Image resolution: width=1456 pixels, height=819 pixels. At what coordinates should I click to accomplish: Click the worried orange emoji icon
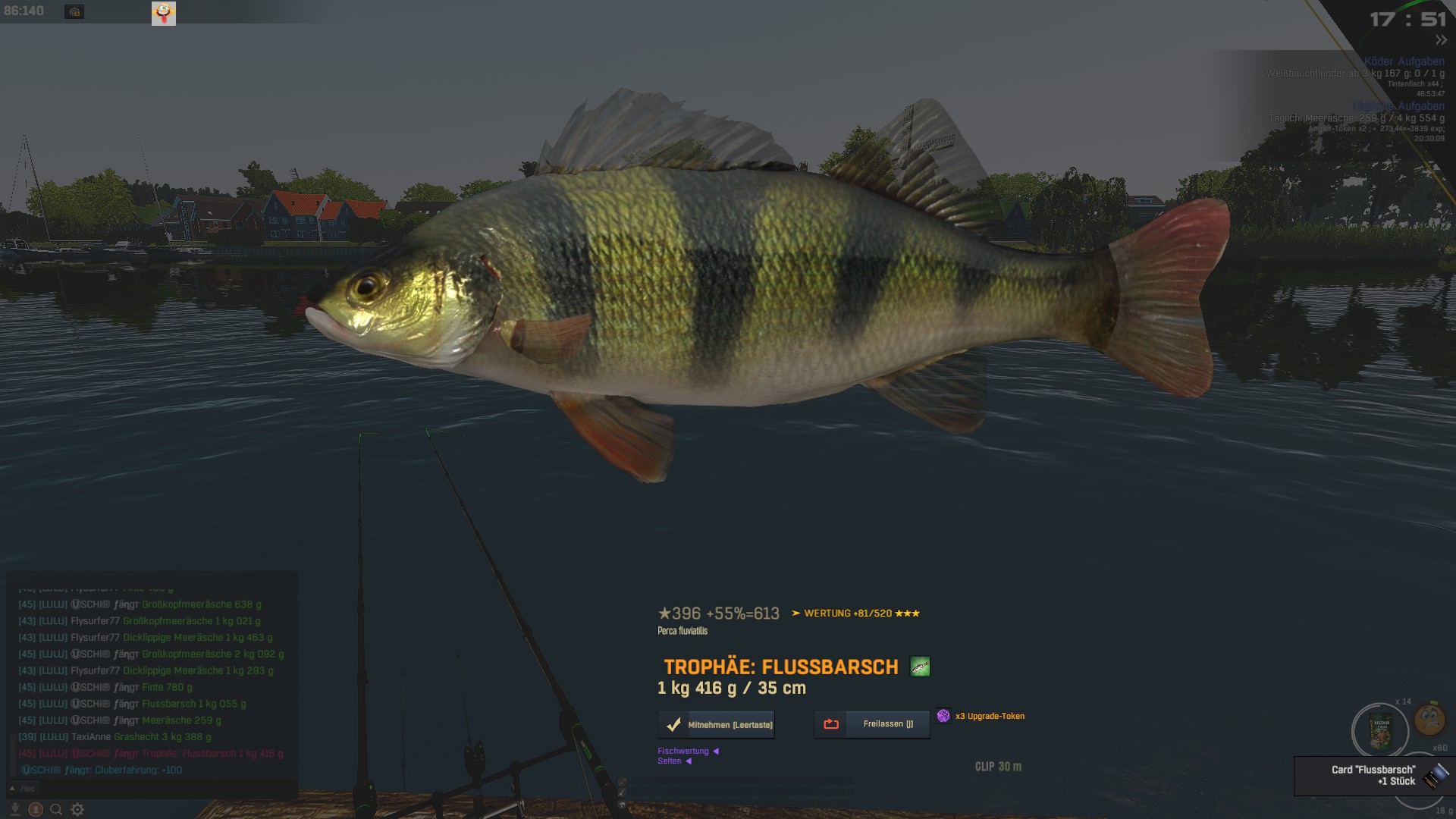(1429, 718)
